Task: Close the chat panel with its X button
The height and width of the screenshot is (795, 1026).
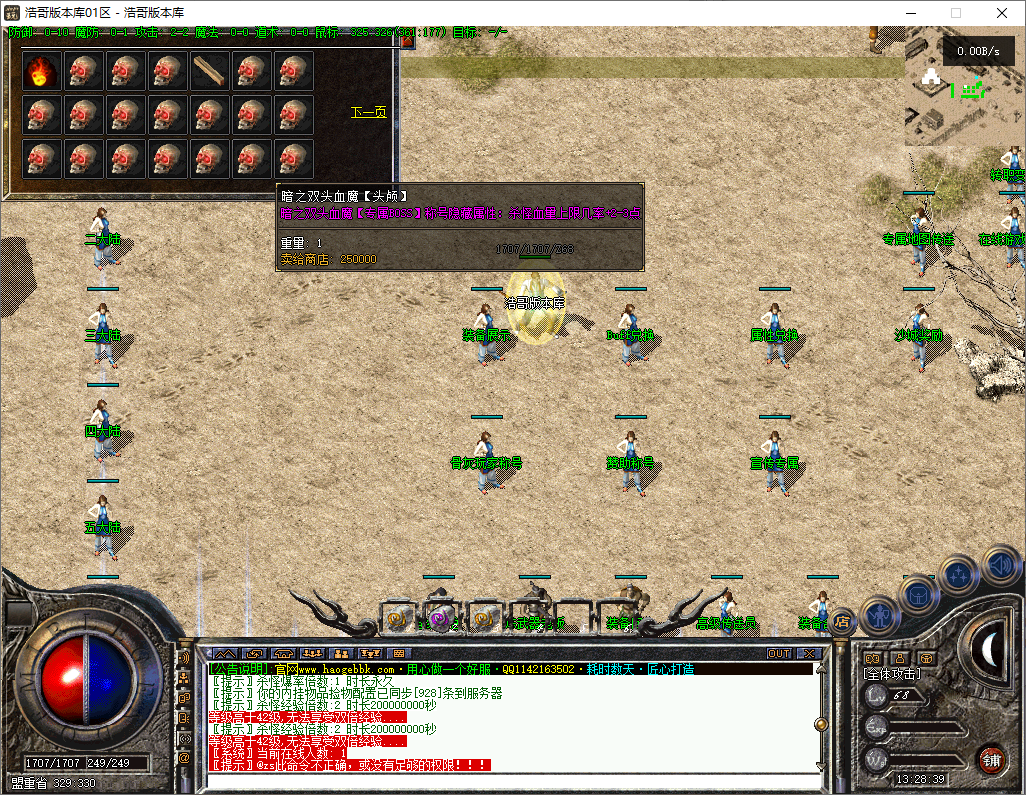Action: [x=809, y=653]
